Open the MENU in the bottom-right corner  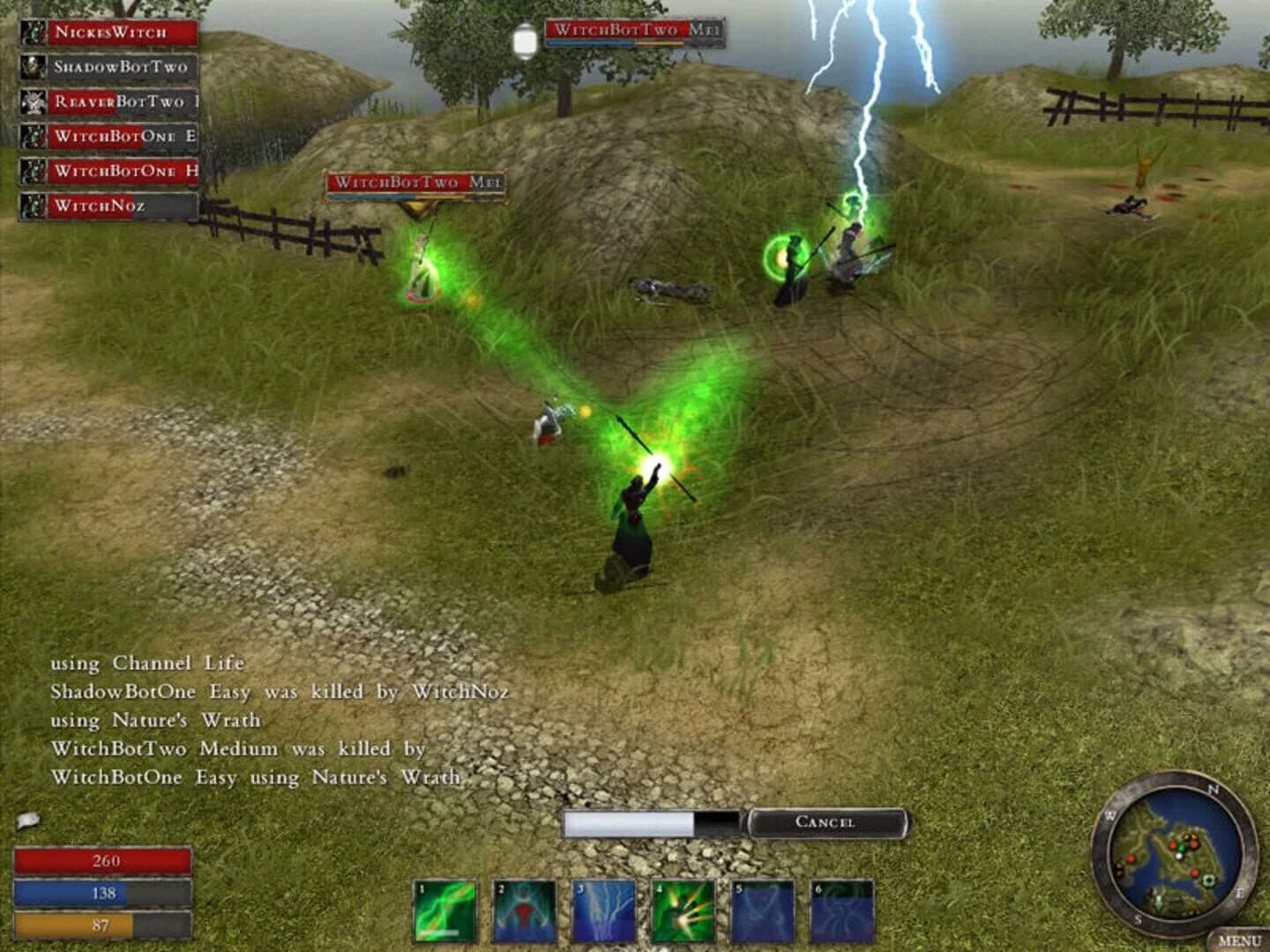pos(1242,939)
